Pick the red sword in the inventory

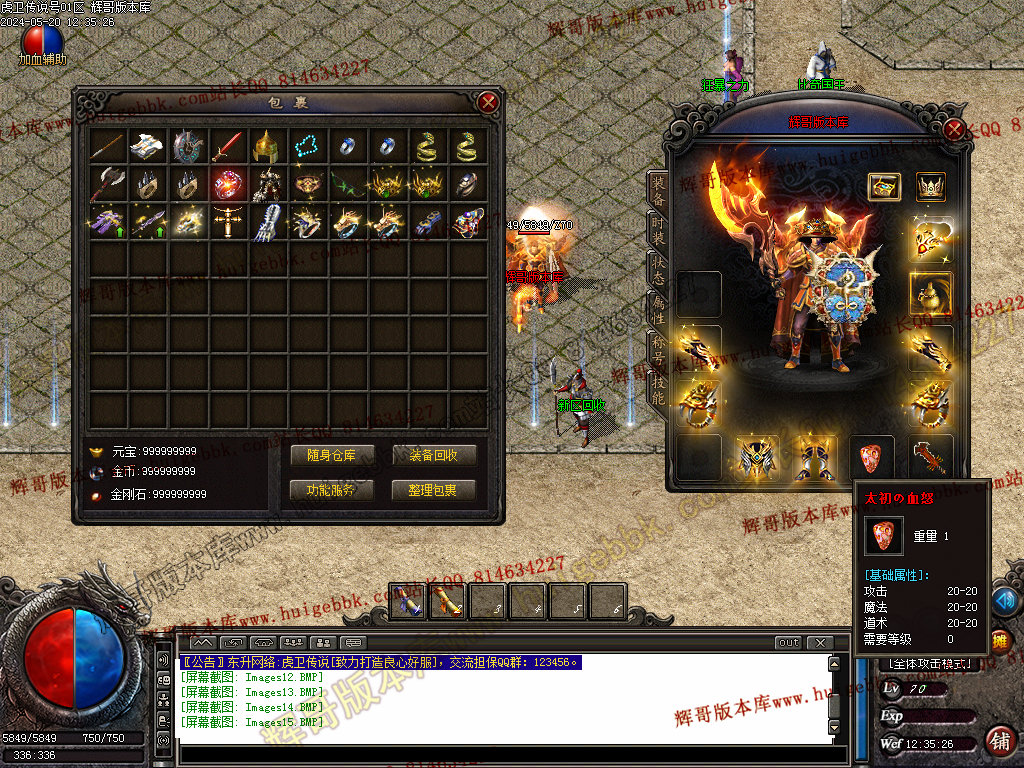(x=227, y=147)
